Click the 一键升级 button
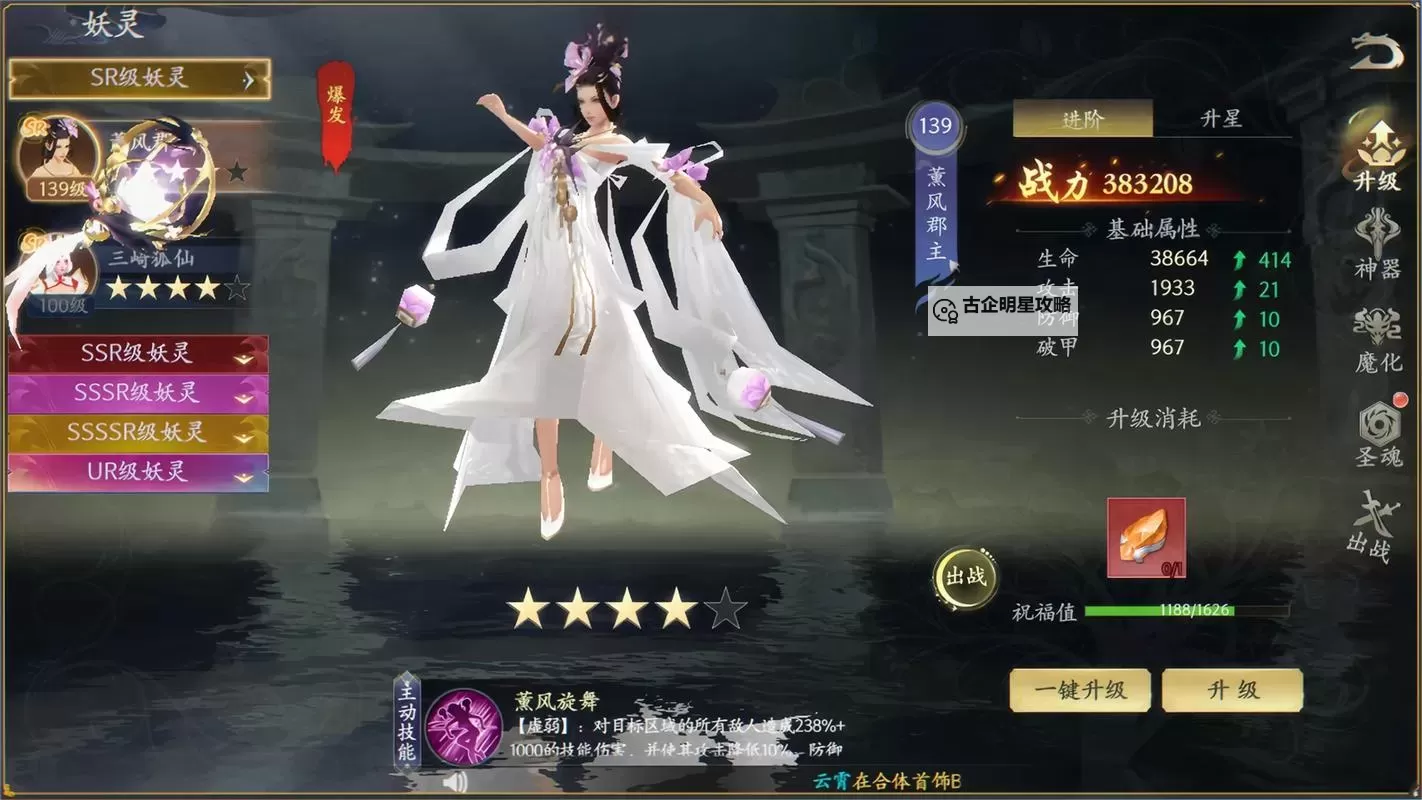1422x800 pixels. (x=1080, y=690)
